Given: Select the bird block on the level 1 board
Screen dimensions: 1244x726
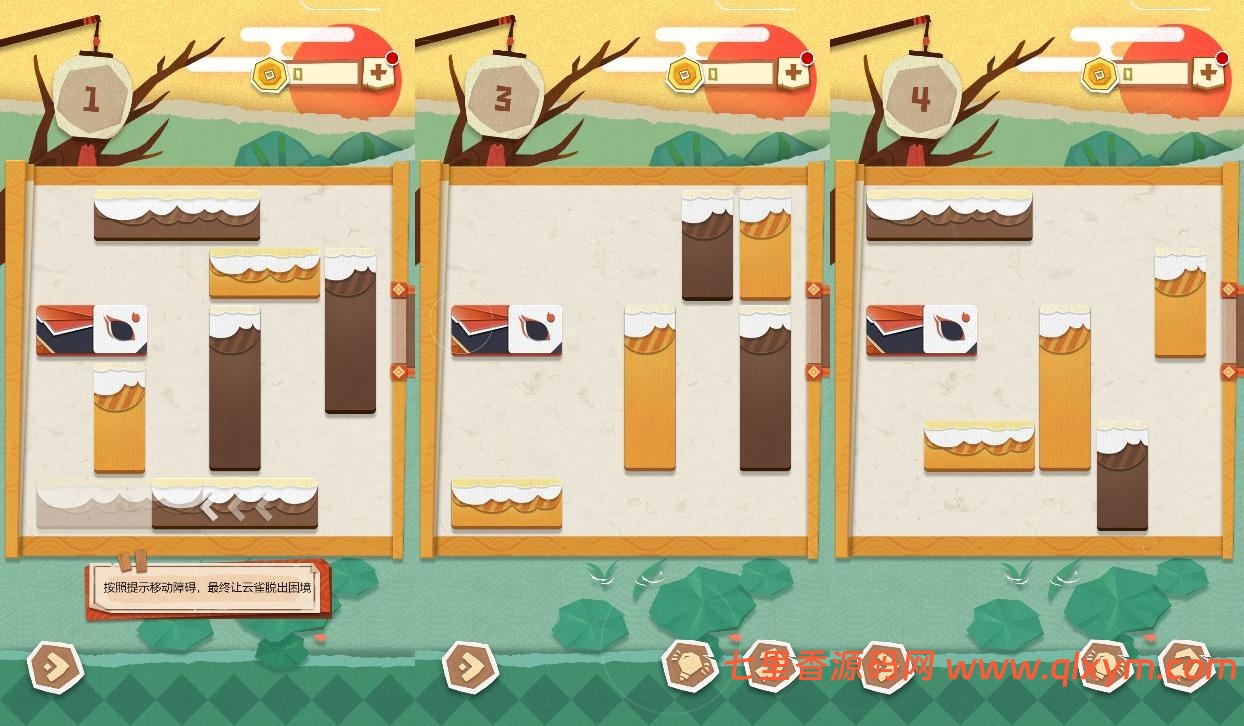Looking at the screenshot, I should pyautogui.click(x=91, y=331).
